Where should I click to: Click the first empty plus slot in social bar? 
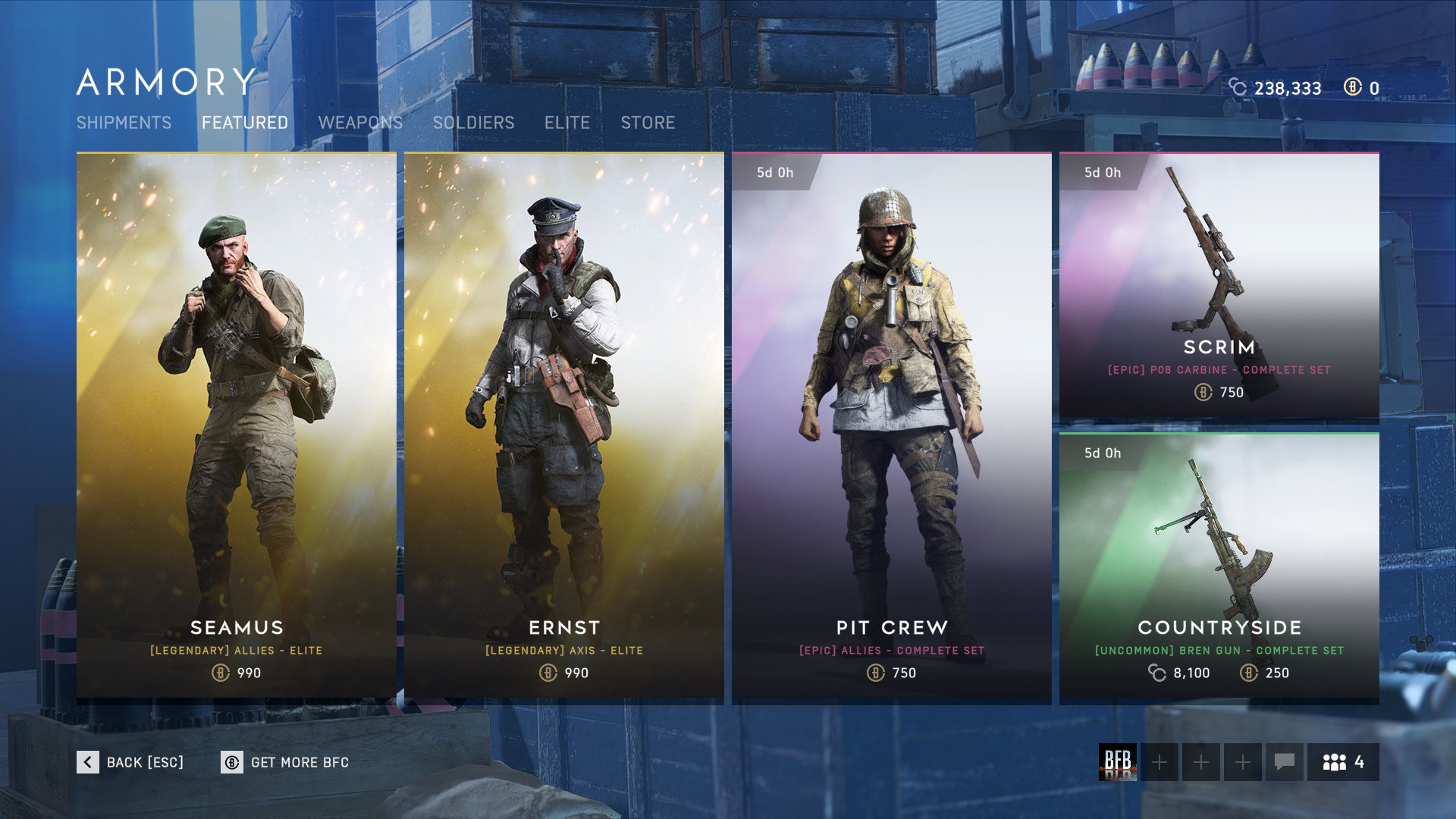[1159, 764]
